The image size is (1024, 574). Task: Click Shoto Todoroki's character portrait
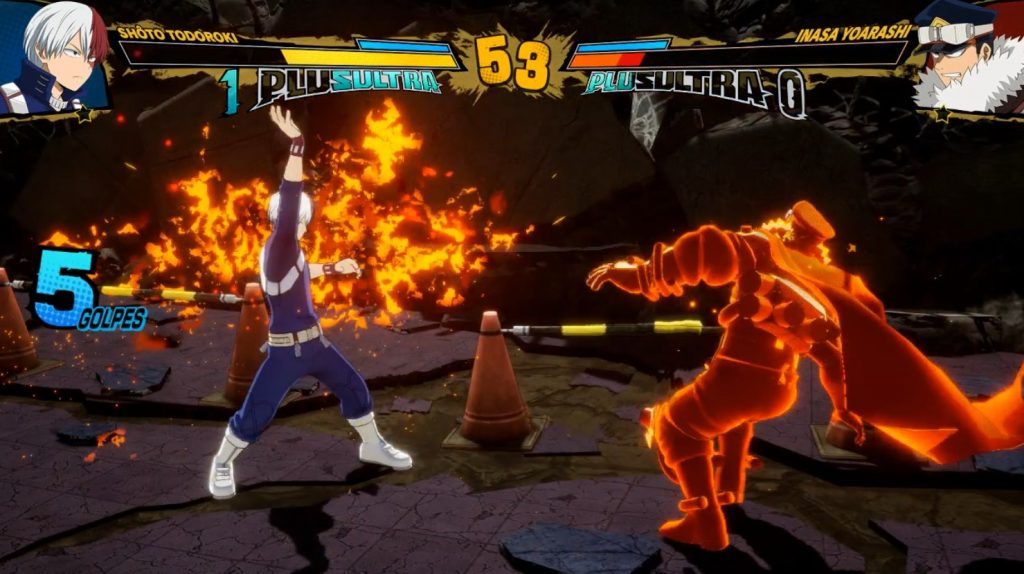coord(55,55)
